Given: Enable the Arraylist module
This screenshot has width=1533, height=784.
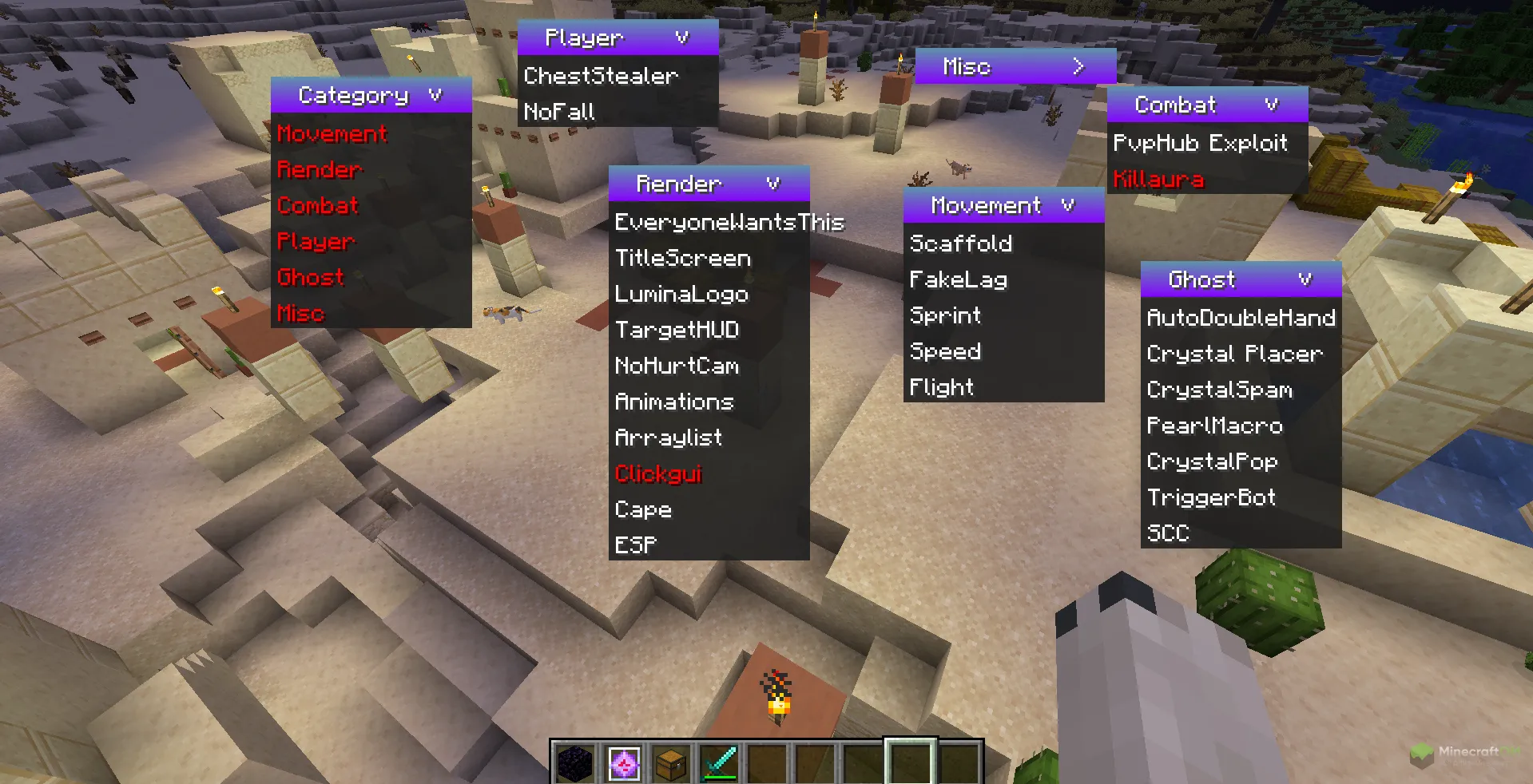Looking at the screenshot, I should tap(669, 438).
